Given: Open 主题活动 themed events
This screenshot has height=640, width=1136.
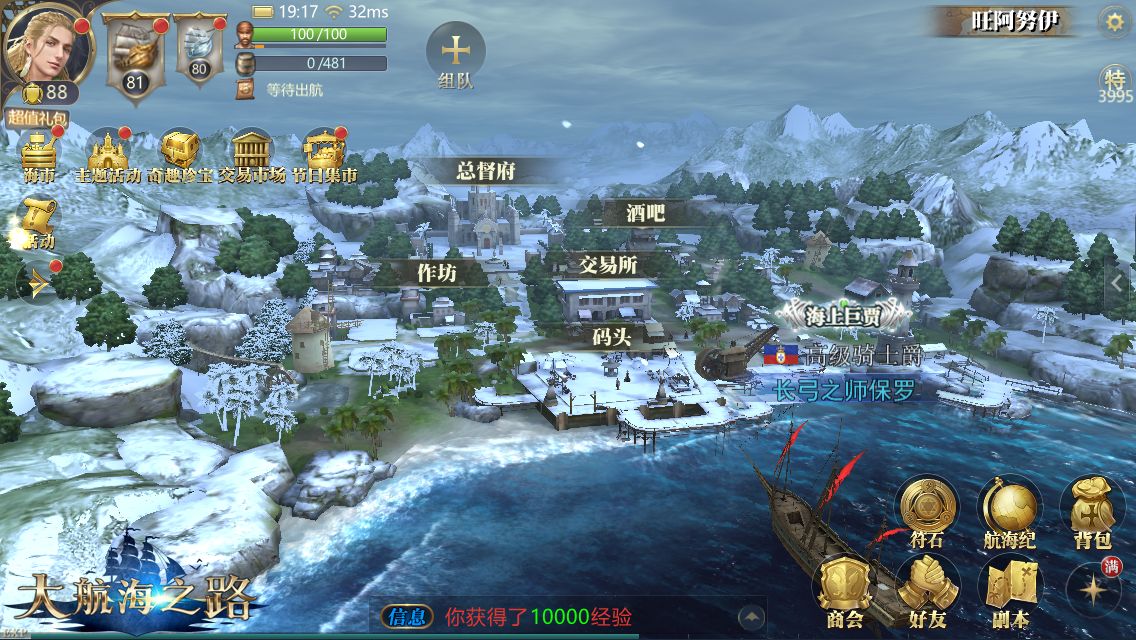Looking at the screenshot, I should coord(108,155).
